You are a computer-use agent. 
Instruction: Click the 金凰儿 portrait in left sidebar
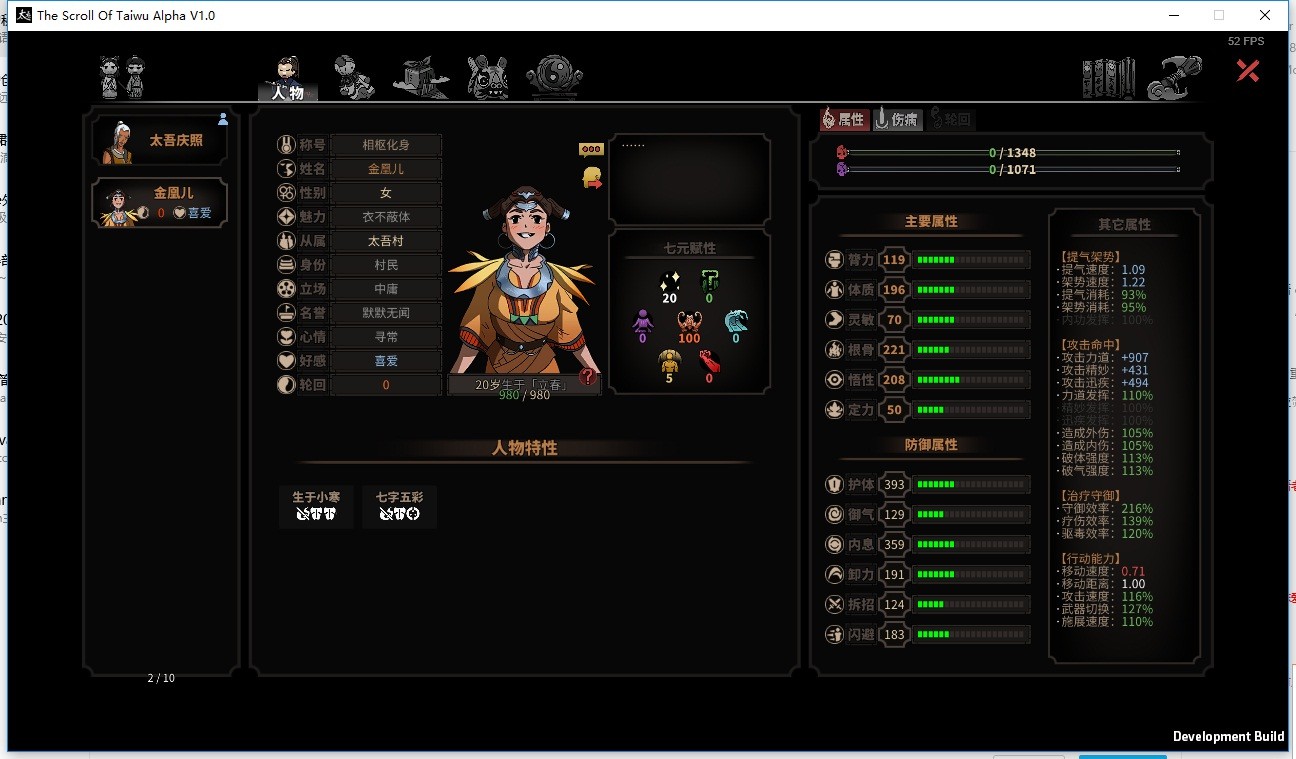[117, 204]
